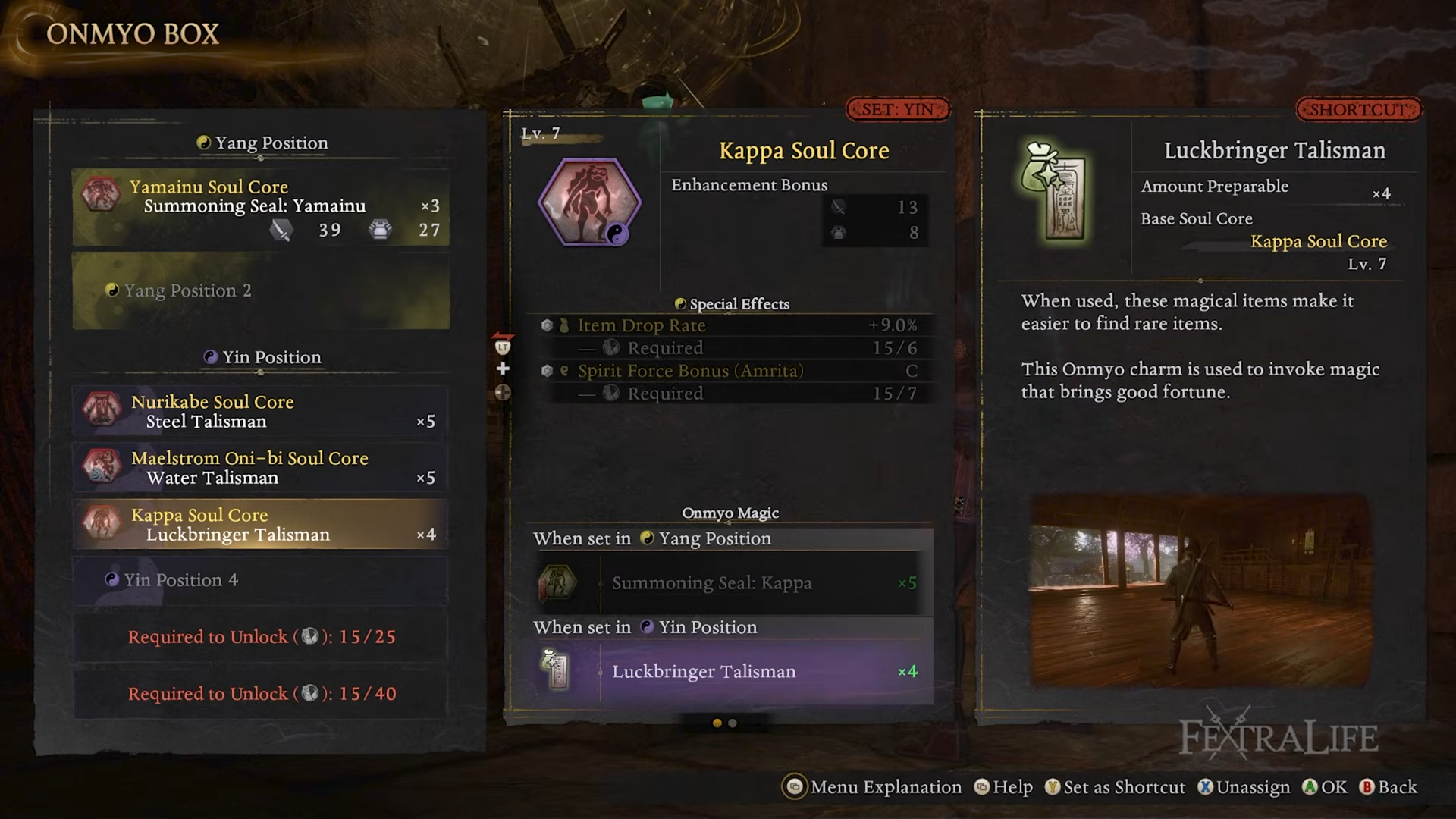The image size is (1456, 819).
Task: Pick the Maelstrom Oni-bi Soul Core row
Action: (x=260, y=468)
